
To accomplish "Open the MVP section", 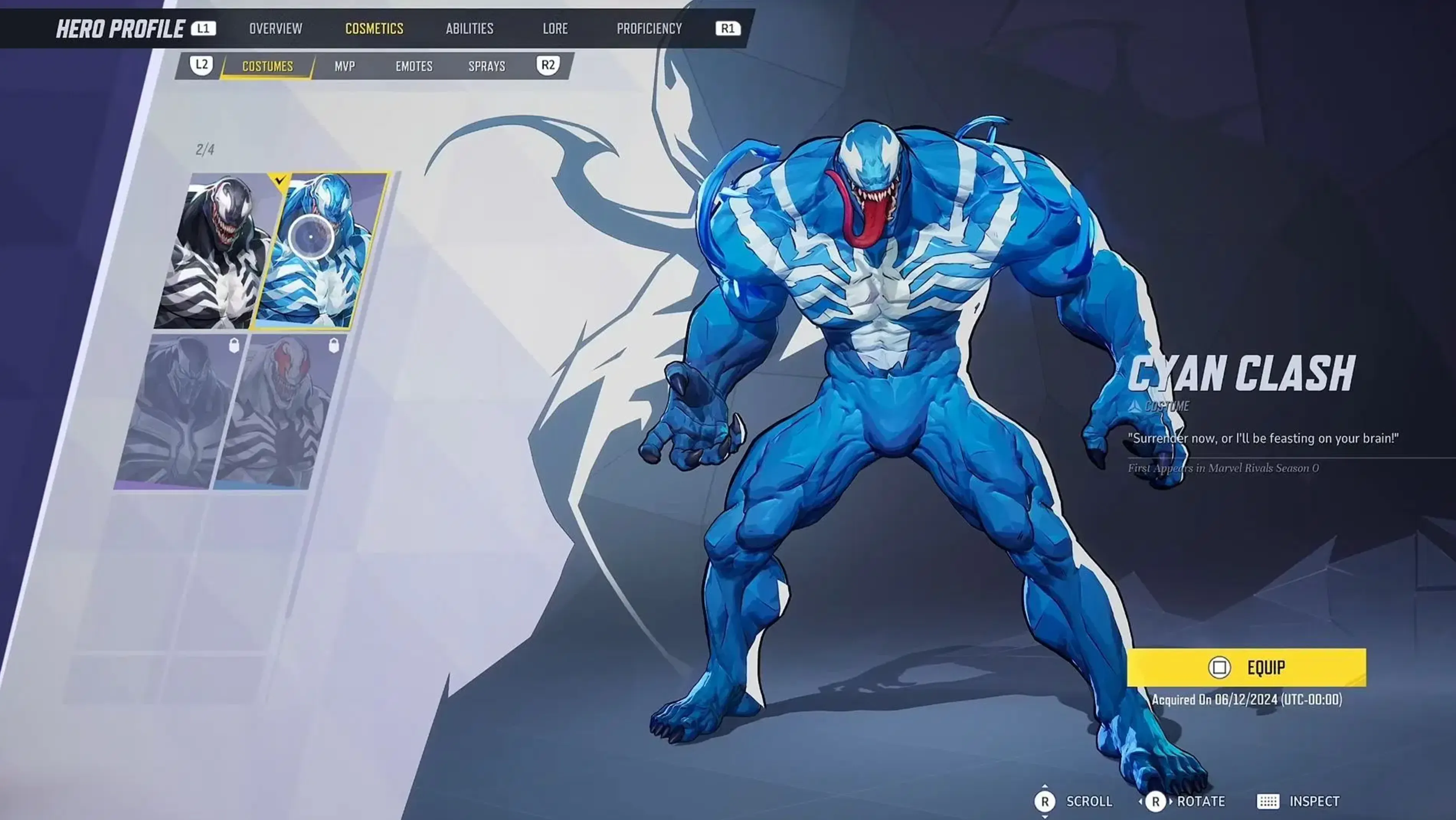I will pos(345,66).
